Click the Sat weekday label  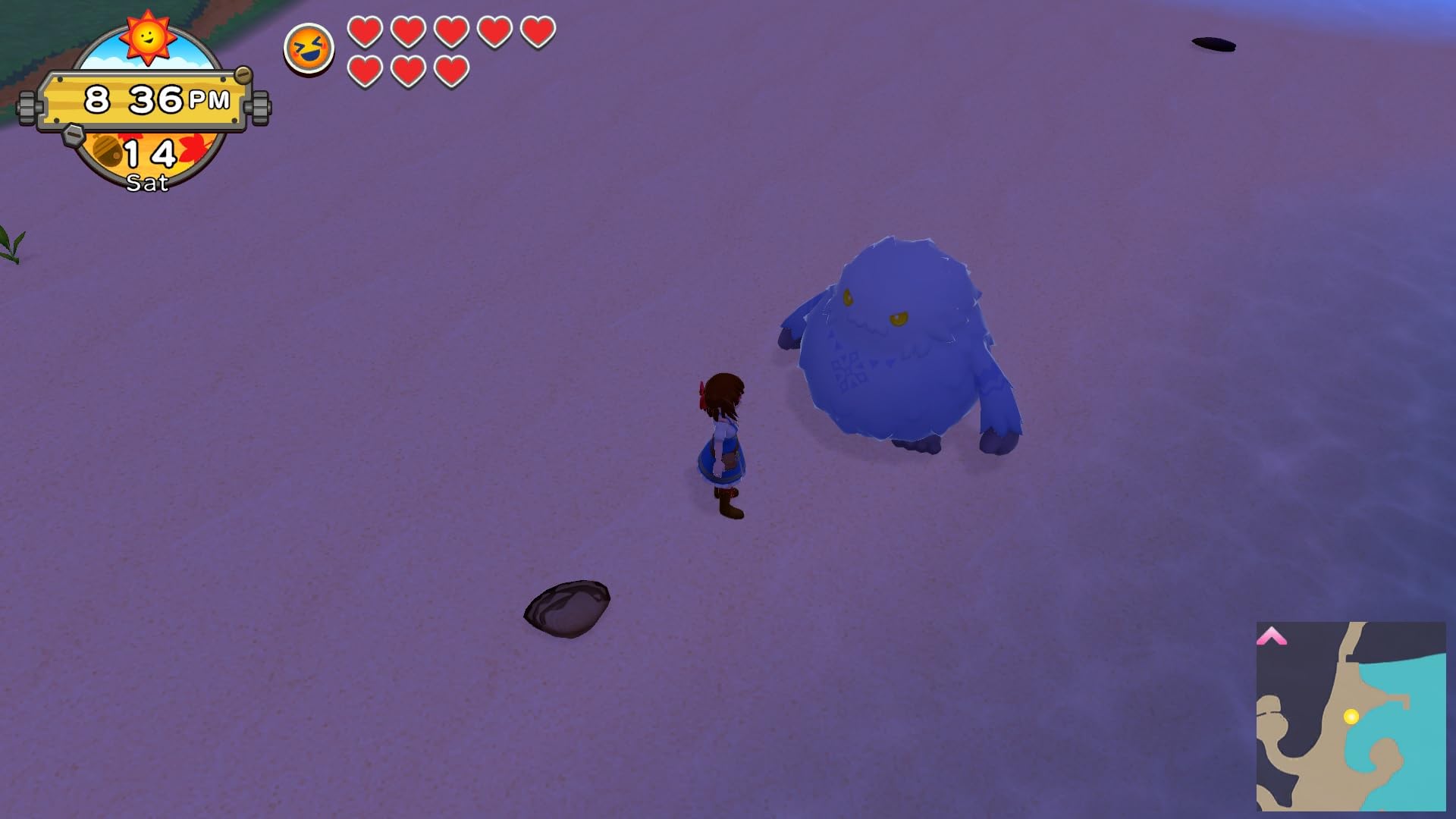coord(149,182)
